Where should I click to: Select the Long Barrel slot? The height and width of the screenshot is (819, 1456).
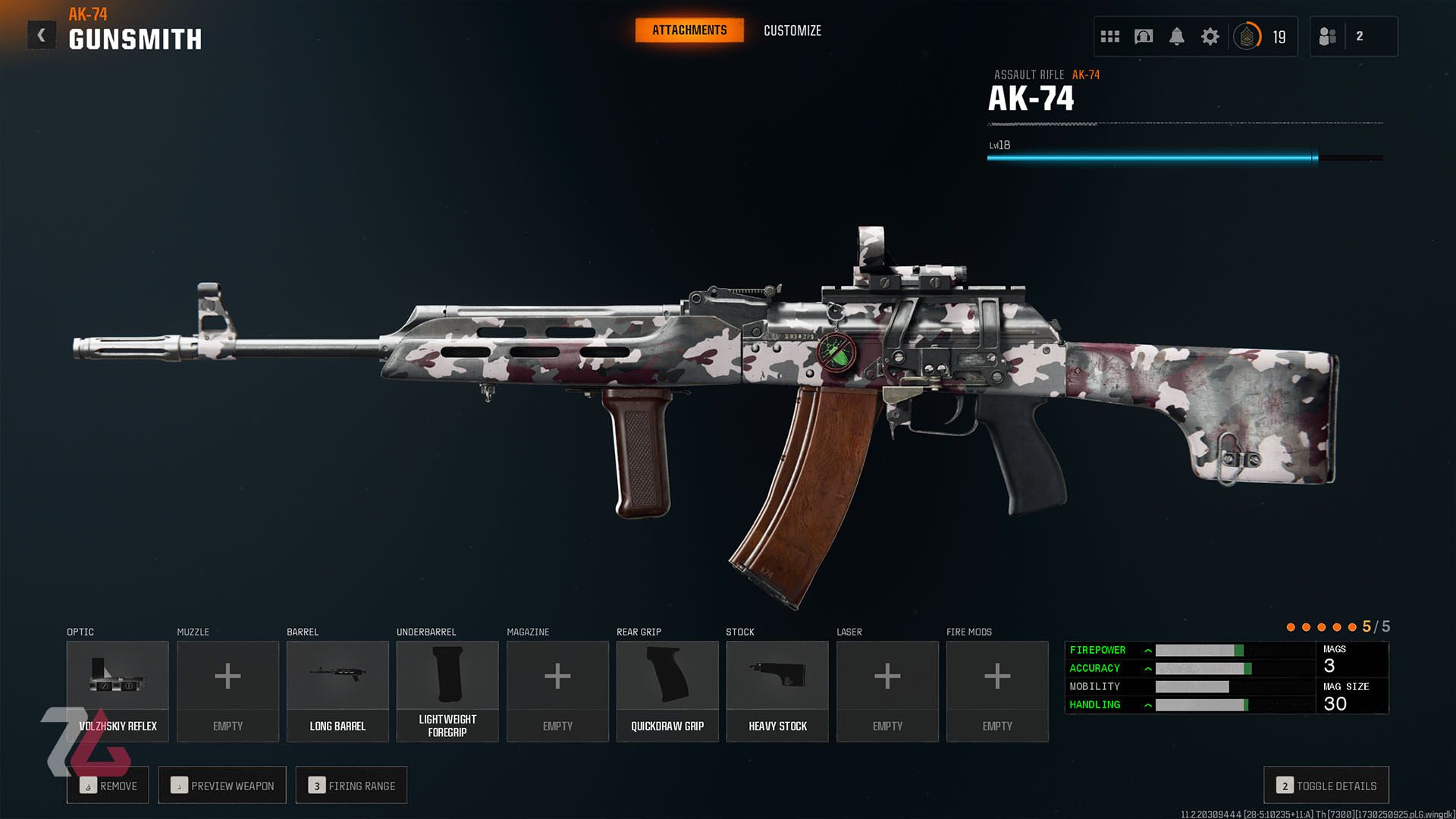tap(337, 690)
